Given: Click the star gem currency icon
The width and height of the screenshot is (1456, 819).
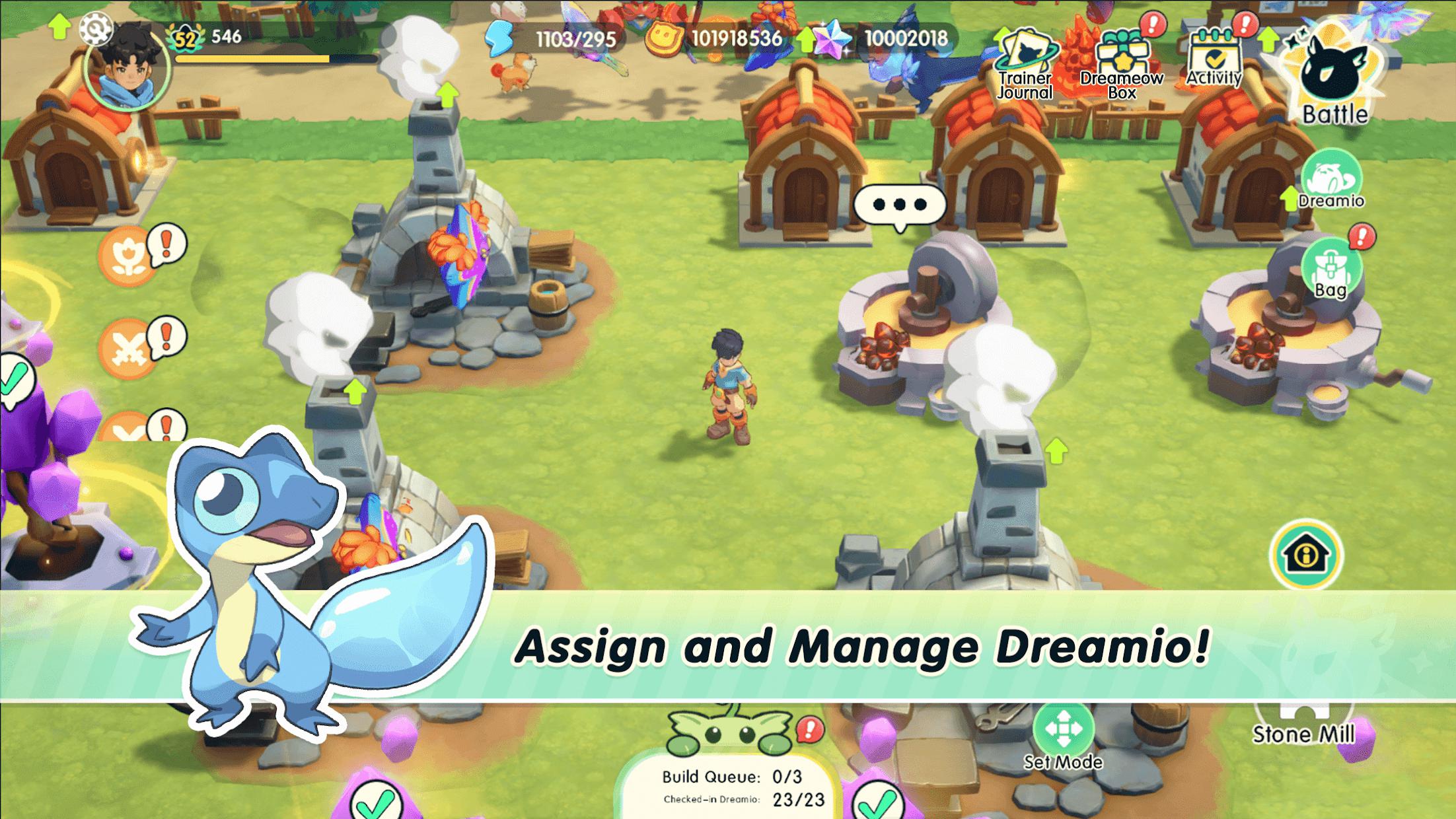Looking at the screenshot, I should (x=832, y=39).
